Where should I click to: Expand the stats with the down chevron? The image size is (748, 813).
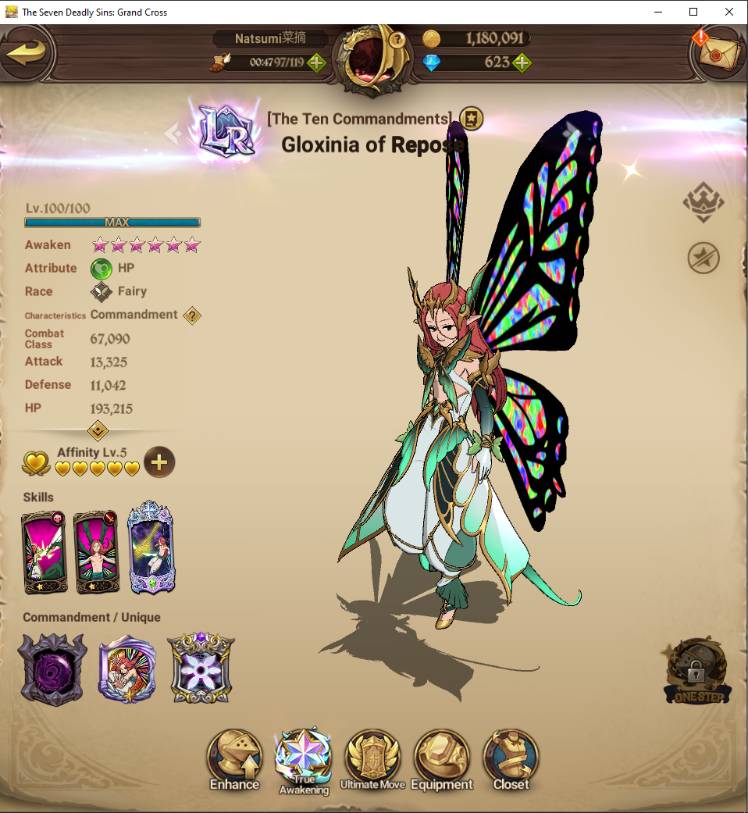(98, 430)
